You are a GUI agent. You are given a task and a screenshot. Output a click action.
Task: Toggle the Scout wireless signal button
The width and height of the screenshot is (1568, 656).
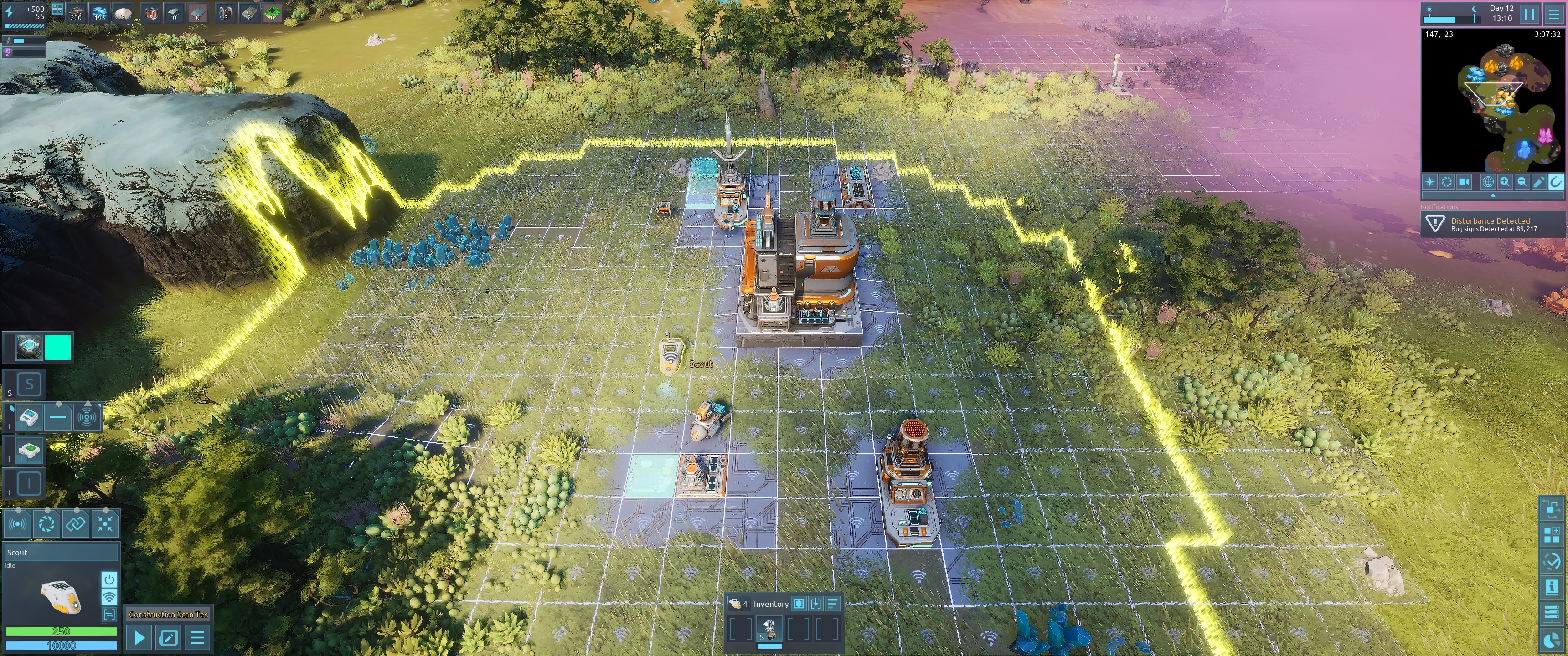pyautogui.click(x=109, y=596)
